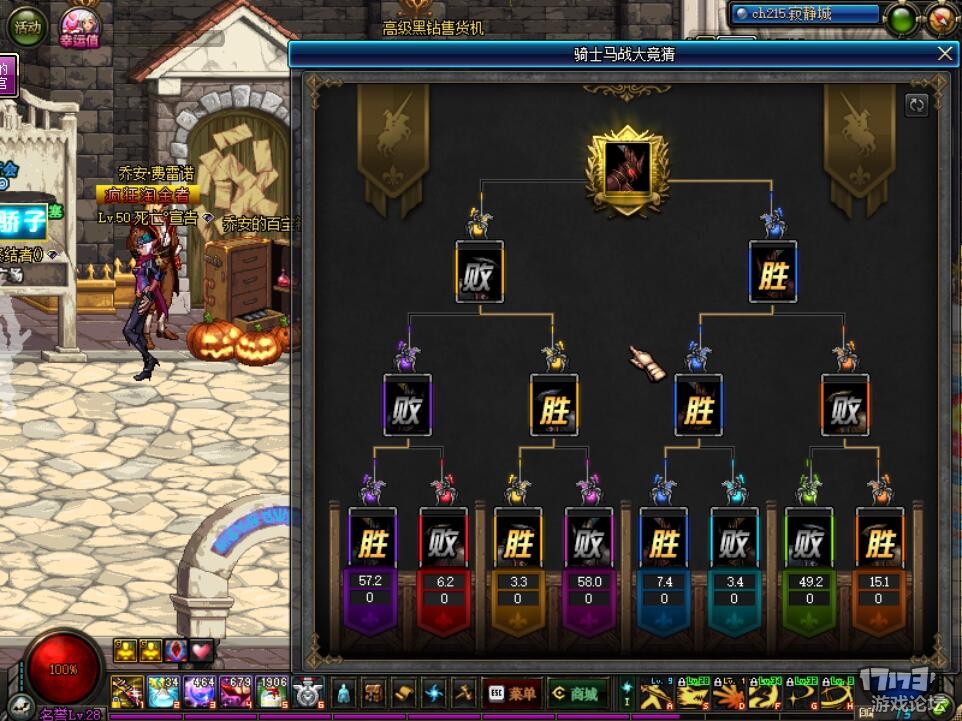Pick the green knight with 49.2 odds

[807, 545]
